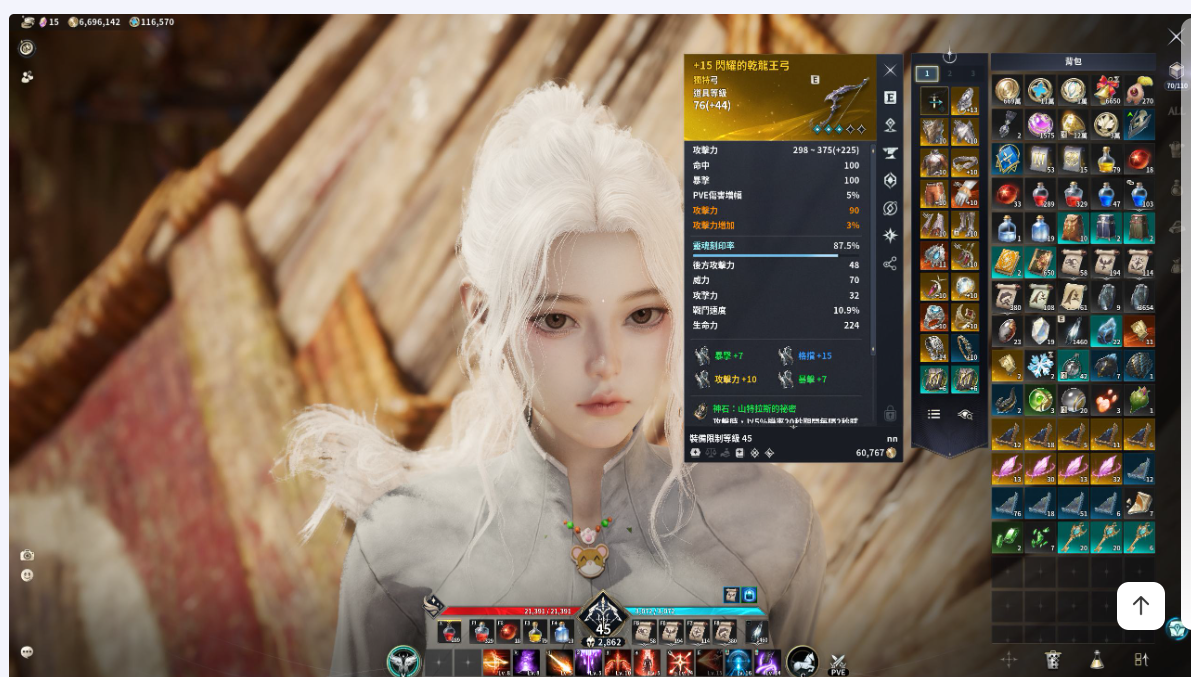This screenshot has height=677, width=1191.
Task: Click the scroll-to-top arrow button
Action: point(1140,605)
